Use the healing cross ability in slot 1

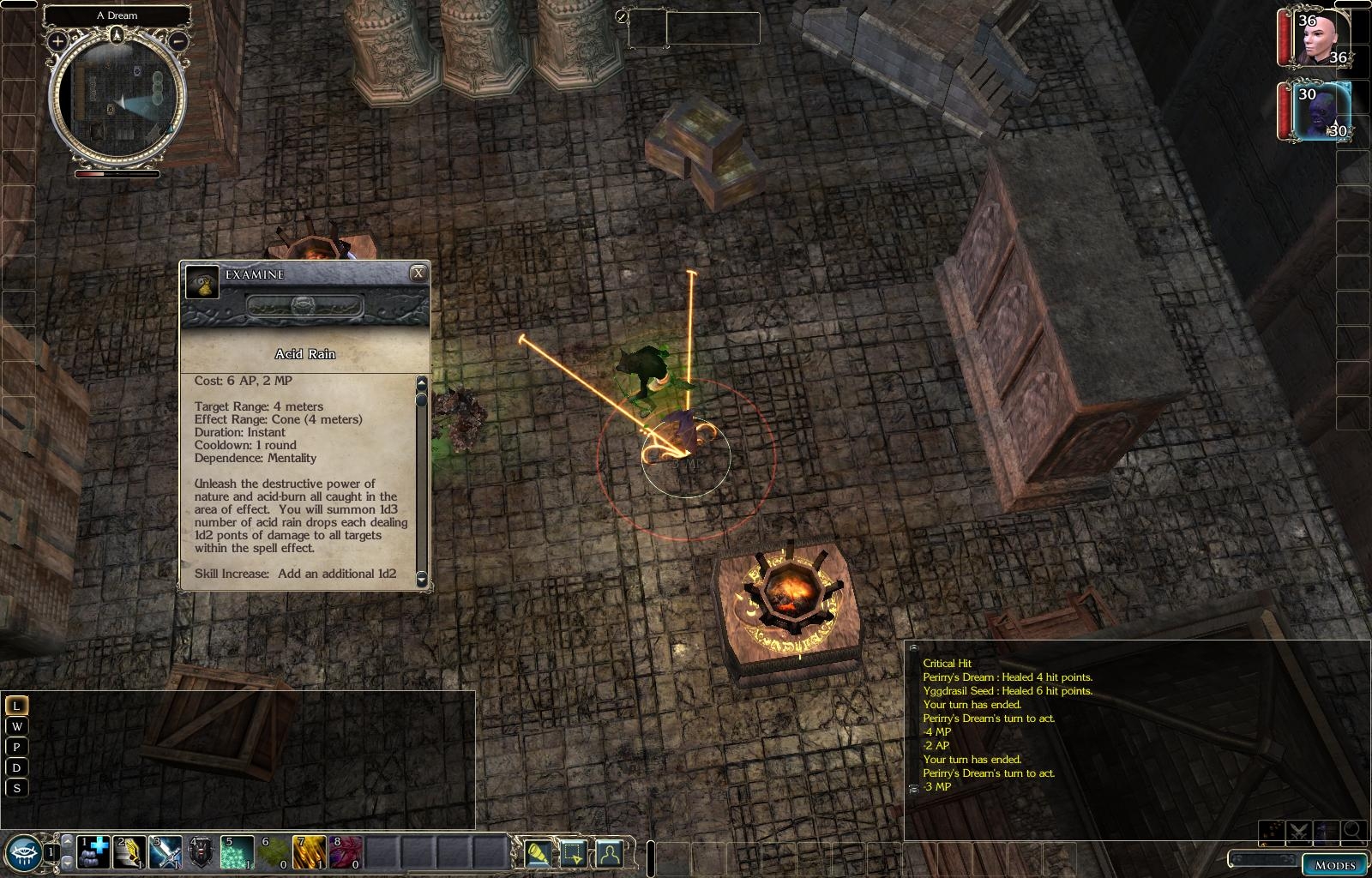tap(93, 852)
